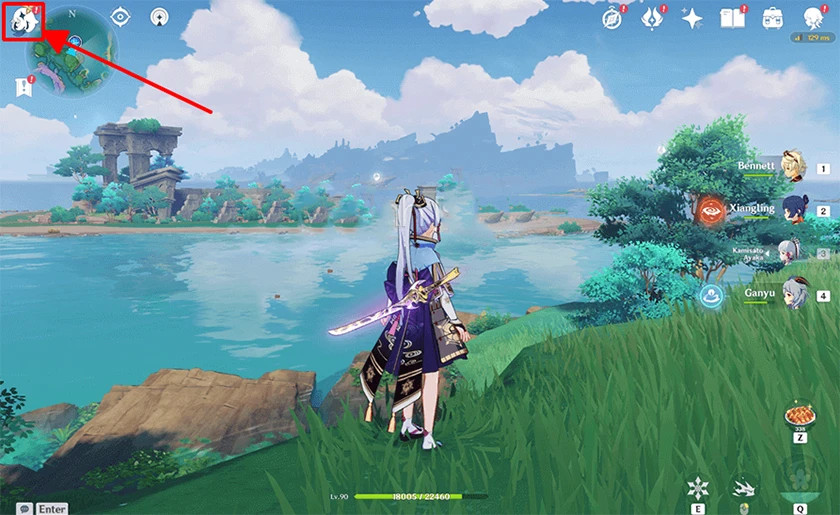Use the food dish quick-slot item
Screen dimensions: 840x515
point(799,416)
